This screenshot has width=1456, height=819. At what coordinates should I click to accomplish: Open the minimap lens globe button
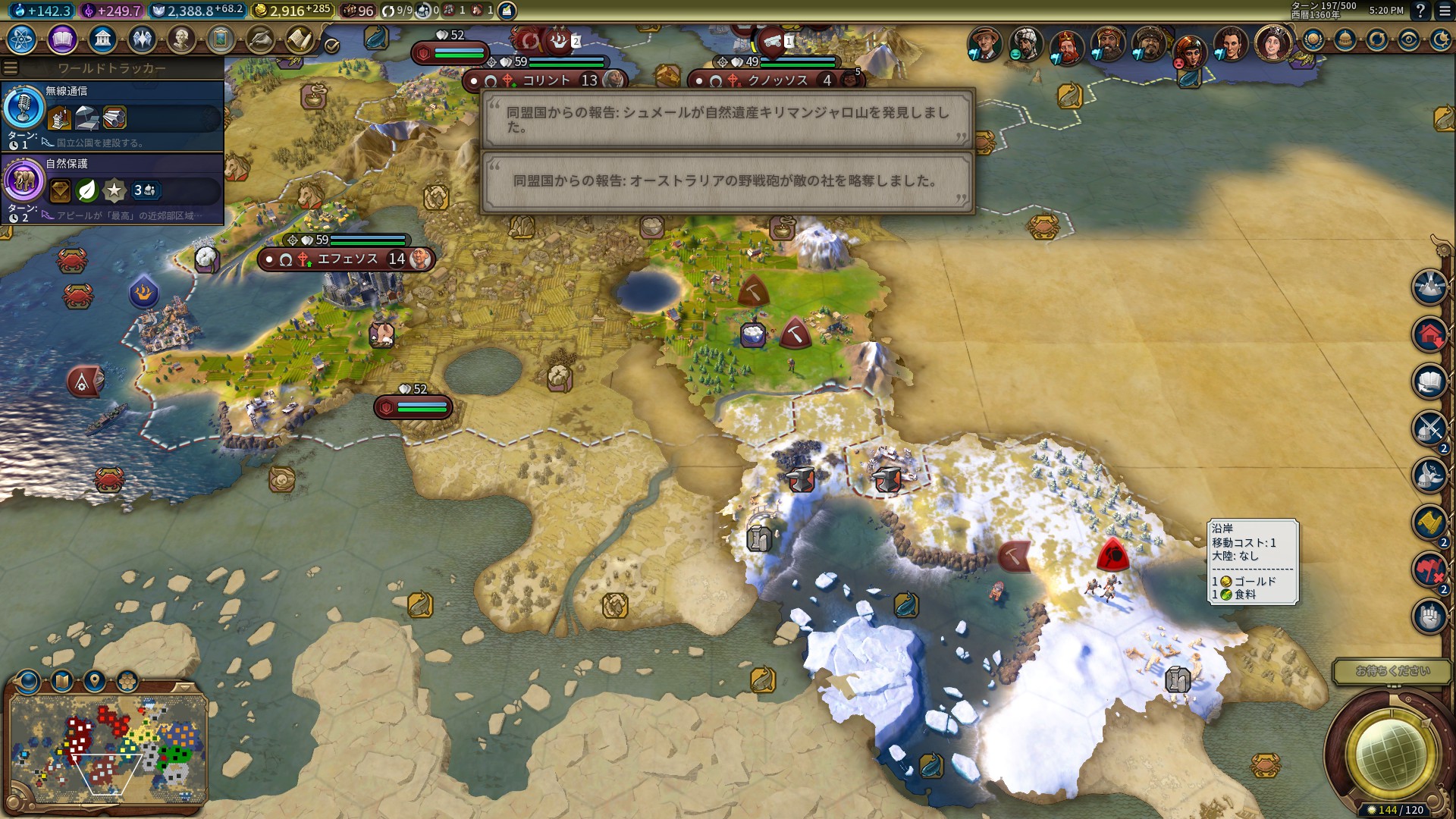click(27, 681)
